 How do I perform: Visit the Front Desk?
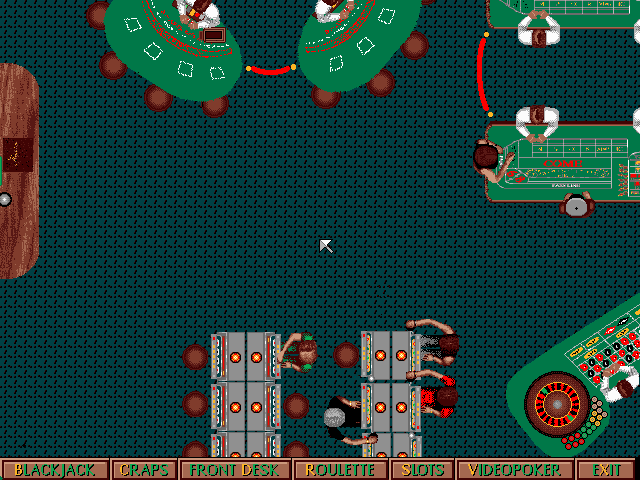click(235, 470)
